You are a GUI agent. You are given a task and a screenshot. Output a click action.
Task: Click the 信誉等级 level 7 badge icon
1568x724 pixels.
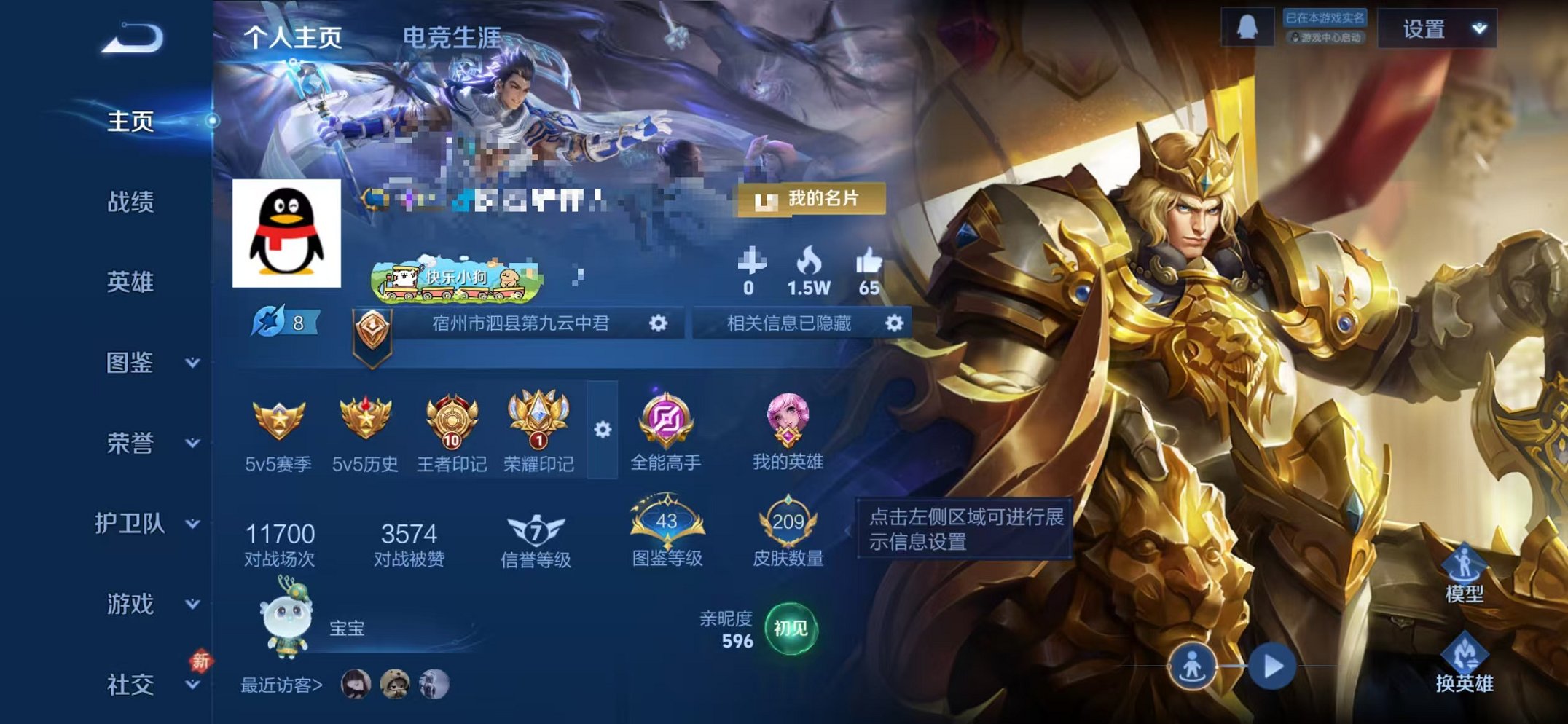(x=537, y=531)
